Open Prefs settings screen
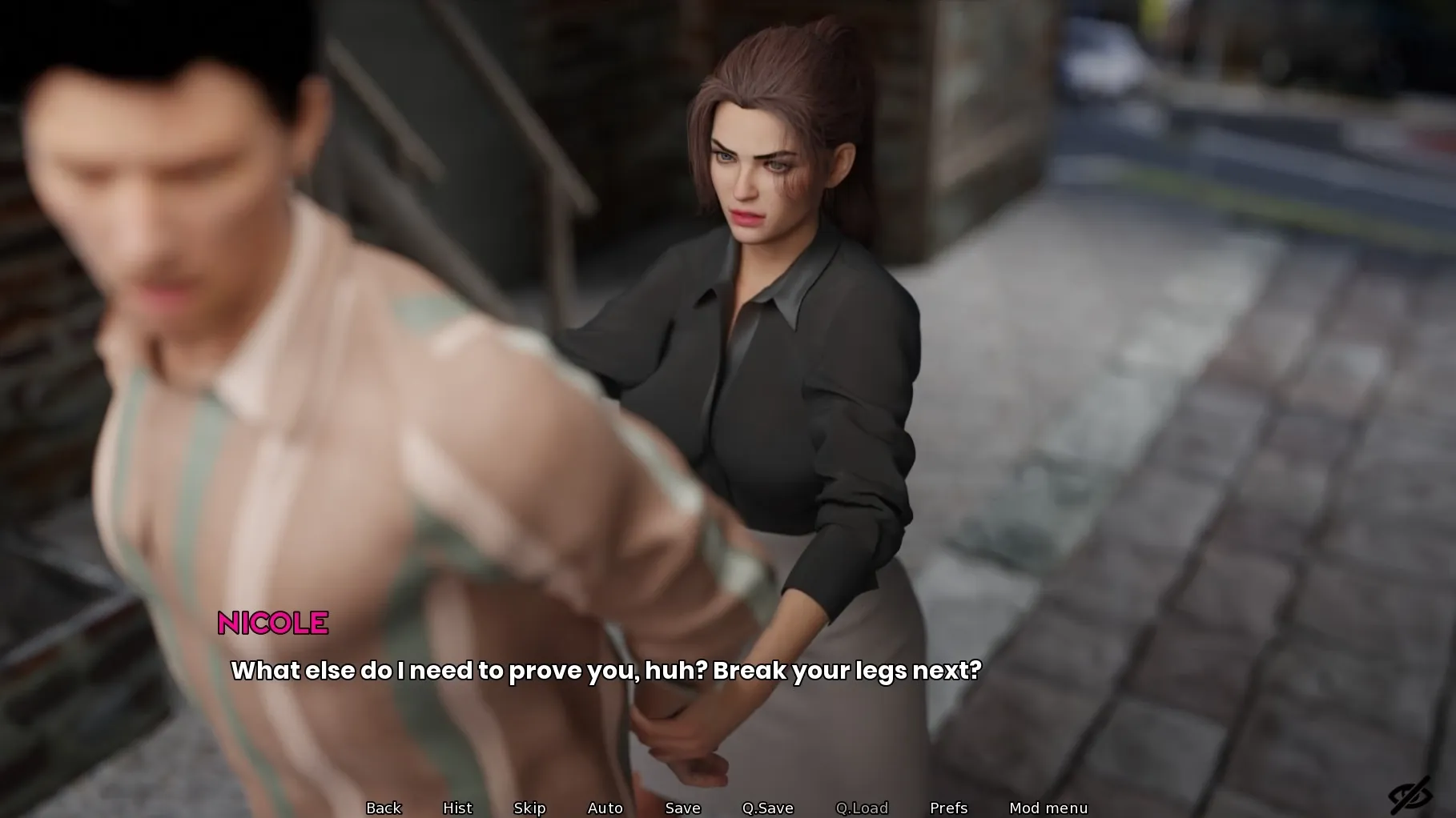 948,808
